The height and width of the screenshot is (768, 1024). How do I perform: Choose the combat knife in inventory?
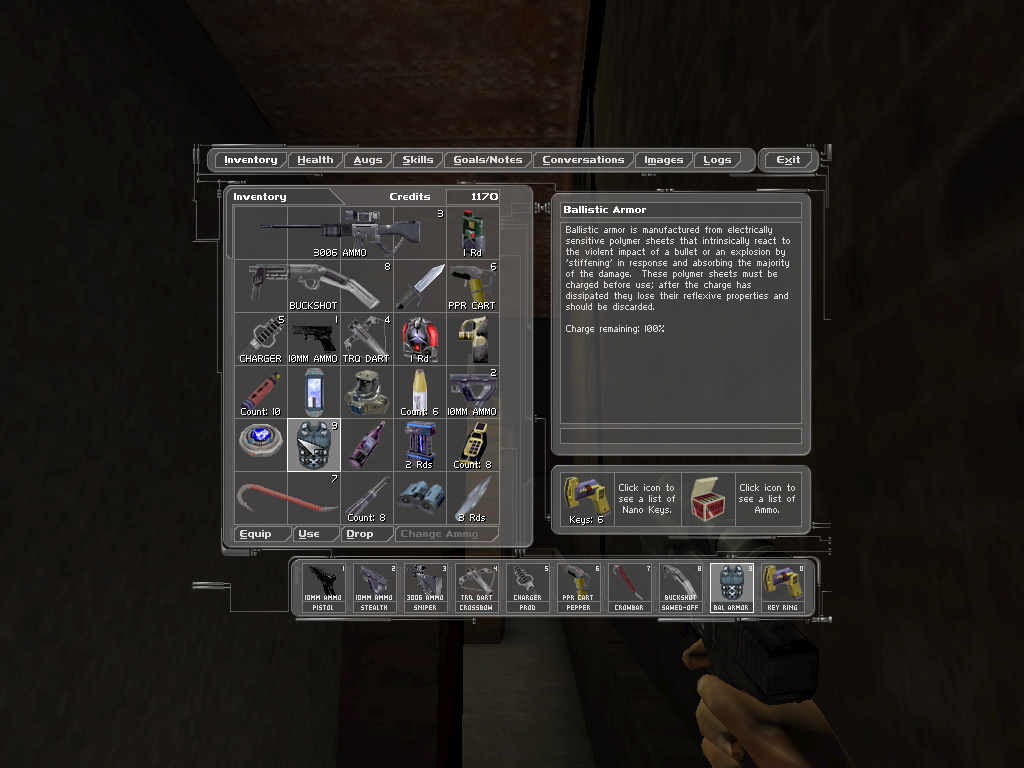(419, 285)
